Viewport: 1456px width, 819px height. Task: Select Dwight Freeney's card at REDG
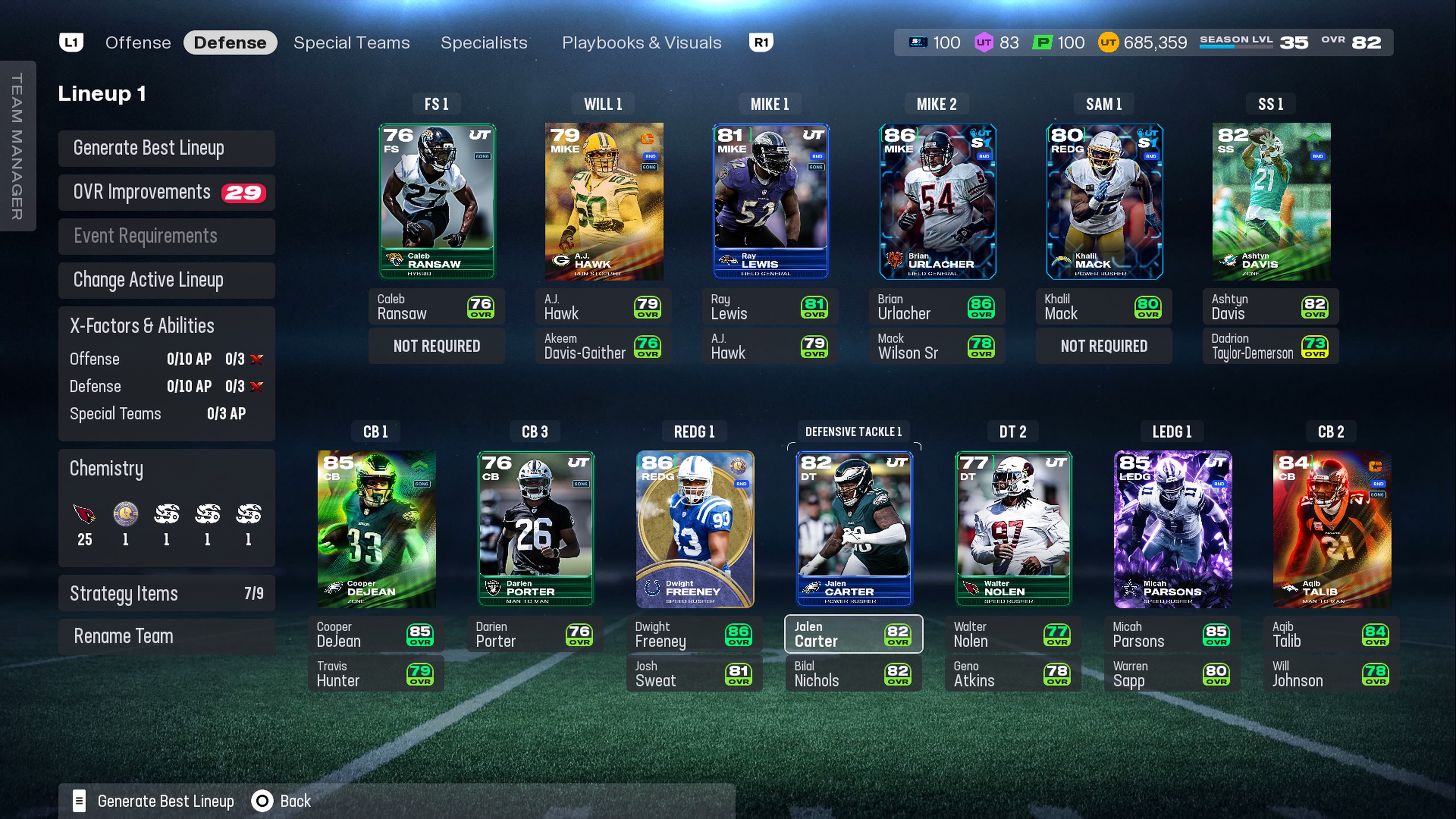[x=695, y=529]
